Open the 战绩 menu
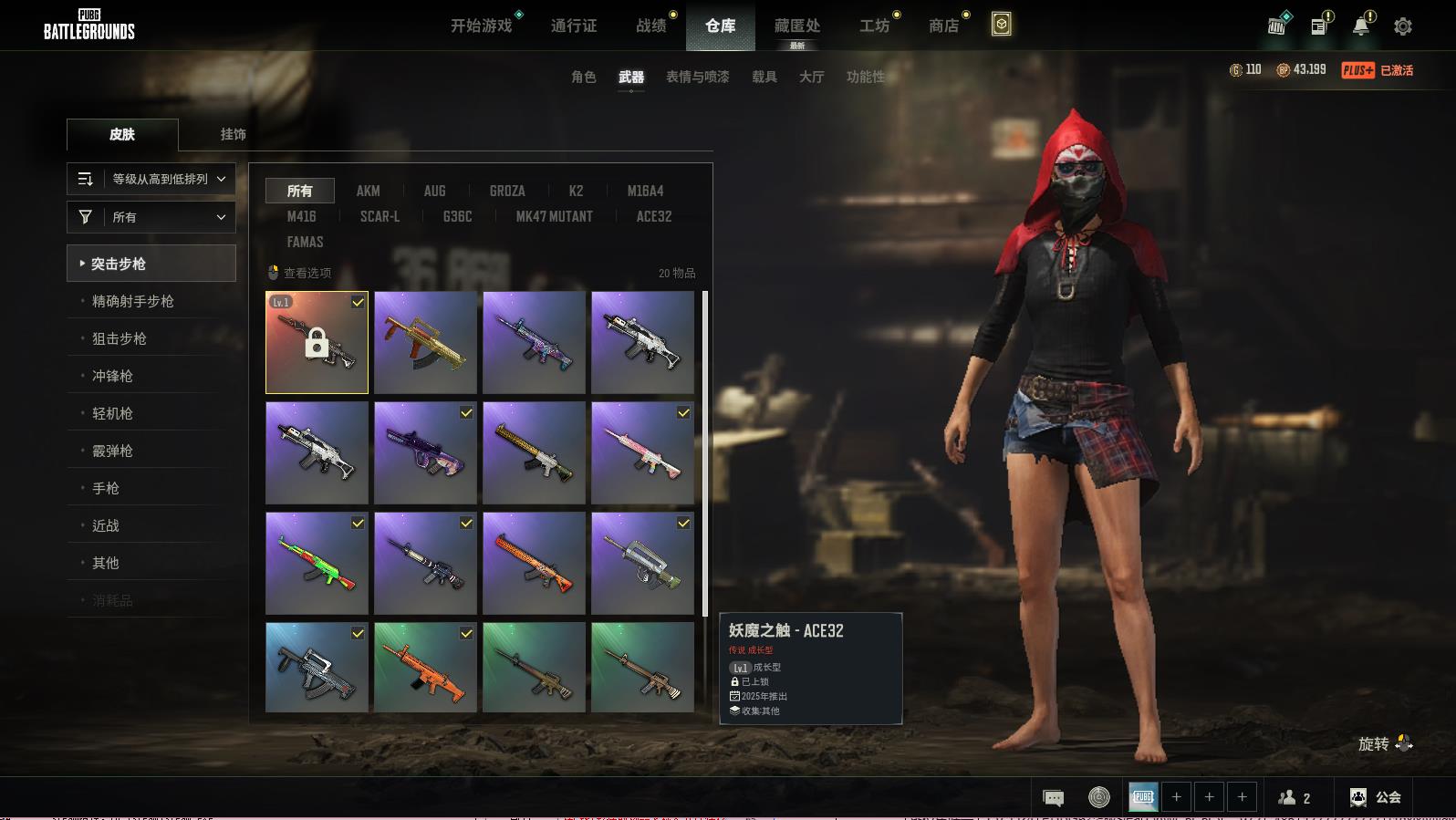Image resolution: width=1456 pixels, height=820 pixels. 651,26
